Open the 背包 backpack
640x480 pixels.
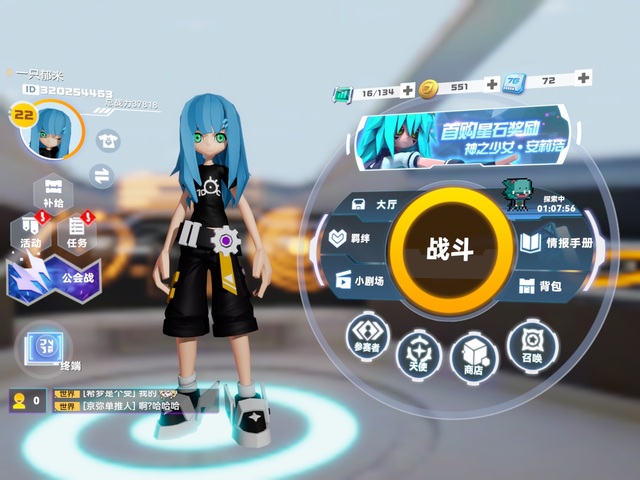pyautogui.click(x=541, y=286)
